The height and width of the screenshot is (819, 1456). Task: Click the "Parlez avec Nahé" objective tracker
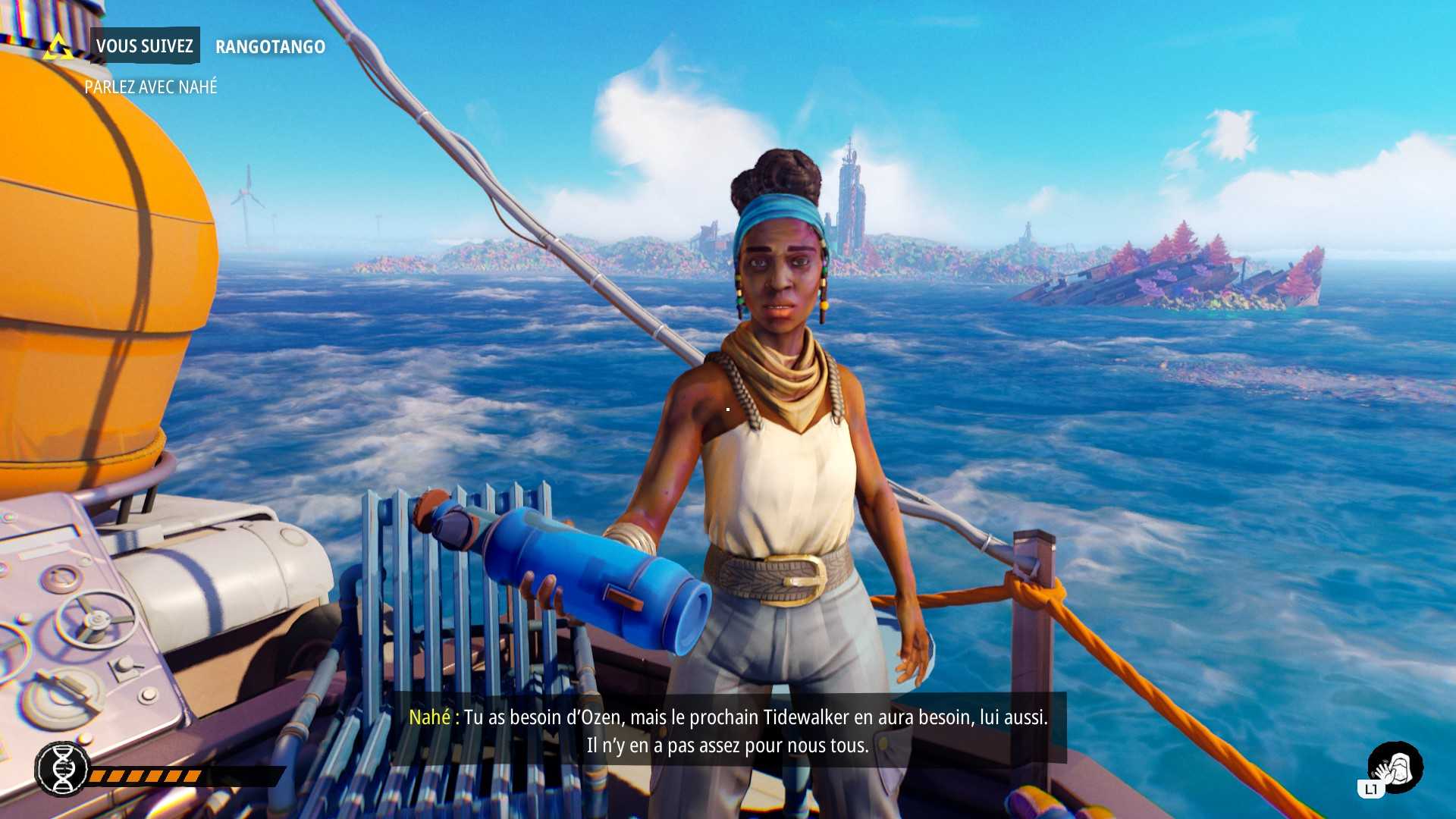(150, 87)
